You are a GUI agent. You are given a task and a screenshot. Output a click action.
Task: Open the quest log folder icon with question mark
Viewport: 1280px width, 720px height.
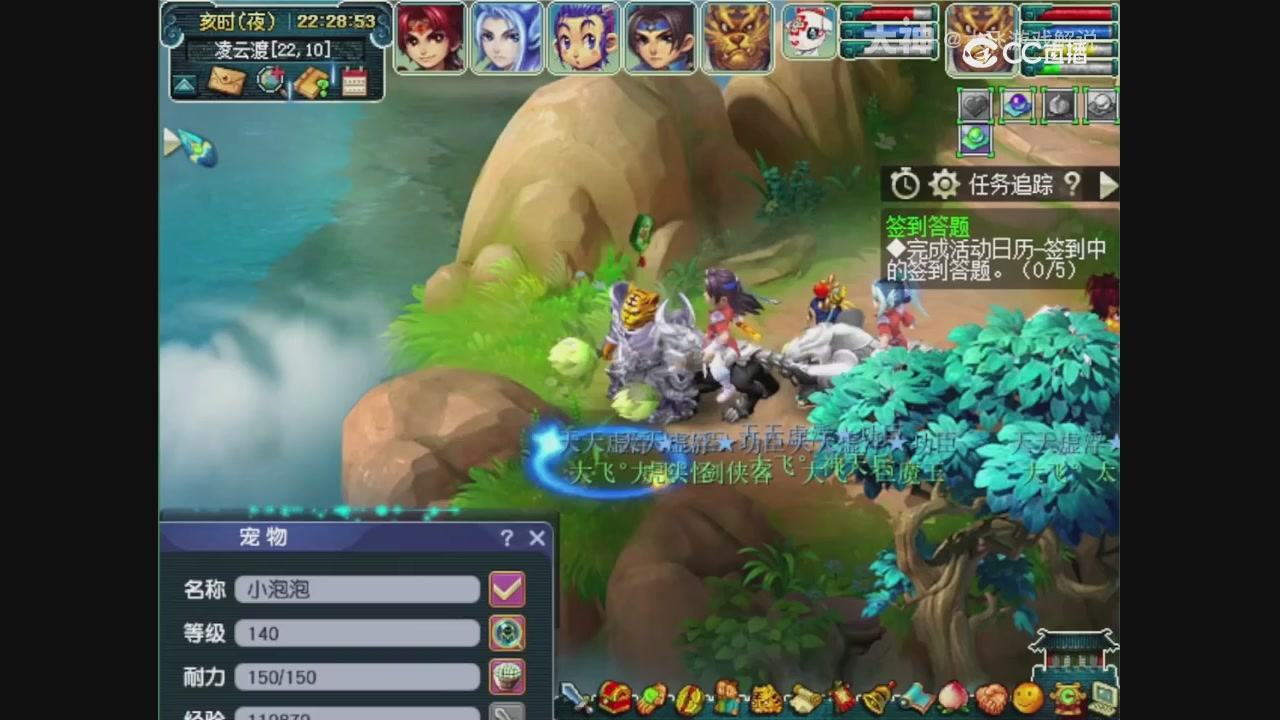click(x=313, y=82)
